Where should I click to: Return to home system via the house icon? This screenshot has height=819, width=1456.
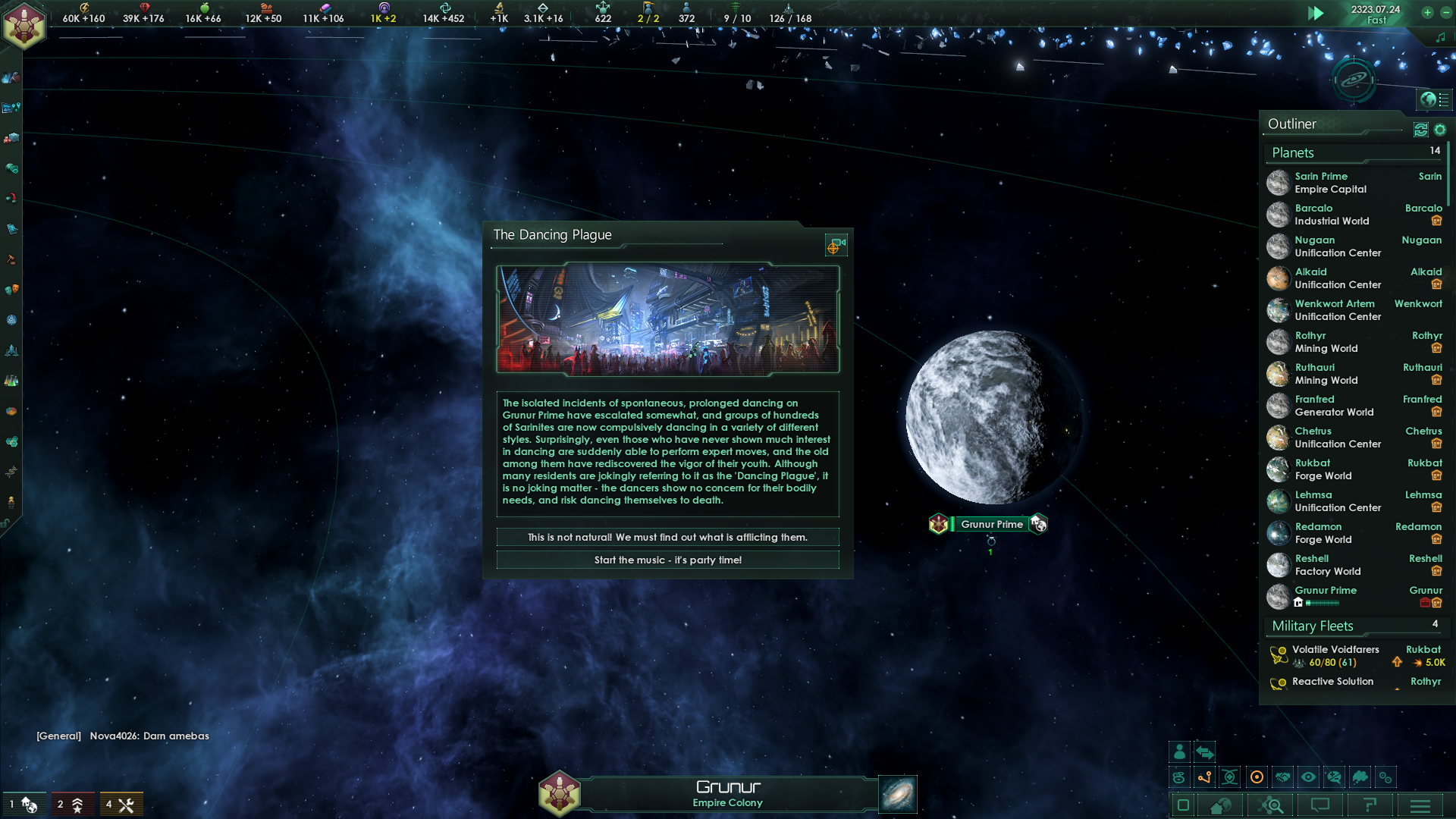1220,806
